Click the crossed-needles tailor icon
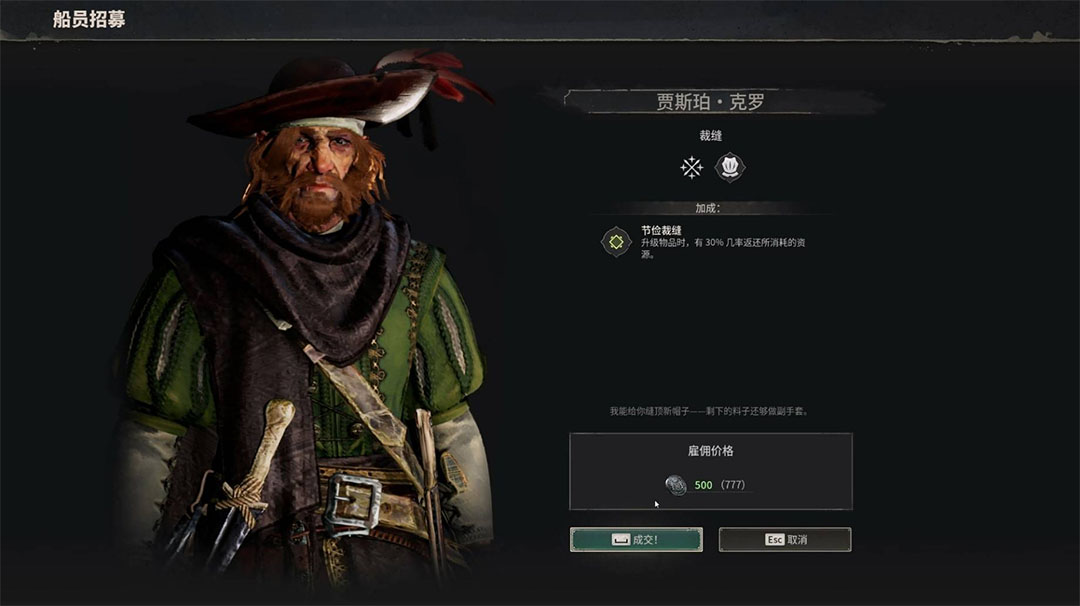Viewport: 1080px width, 606px height. (x=692, y=167)
